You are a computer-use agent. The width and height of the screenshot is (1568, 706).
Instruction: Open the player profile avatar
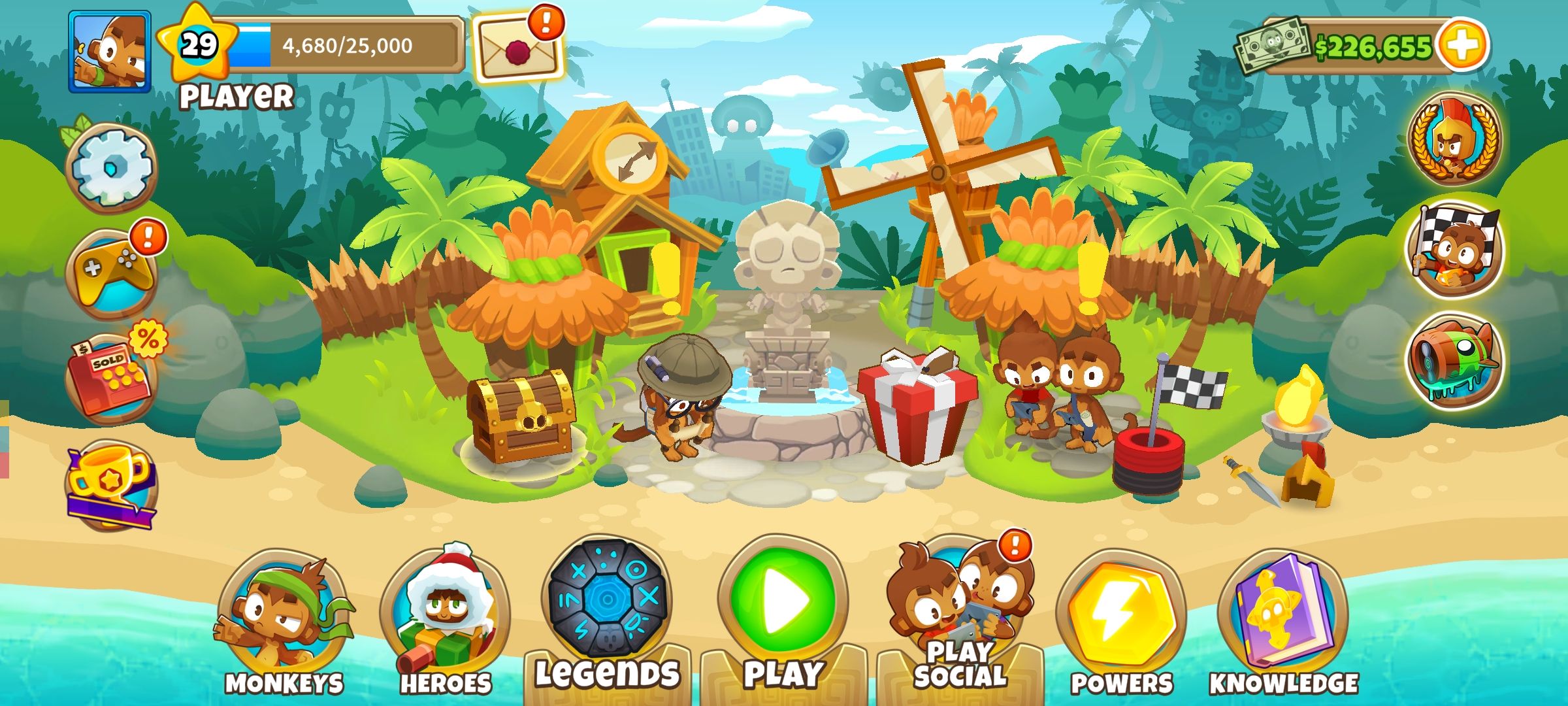110,51
